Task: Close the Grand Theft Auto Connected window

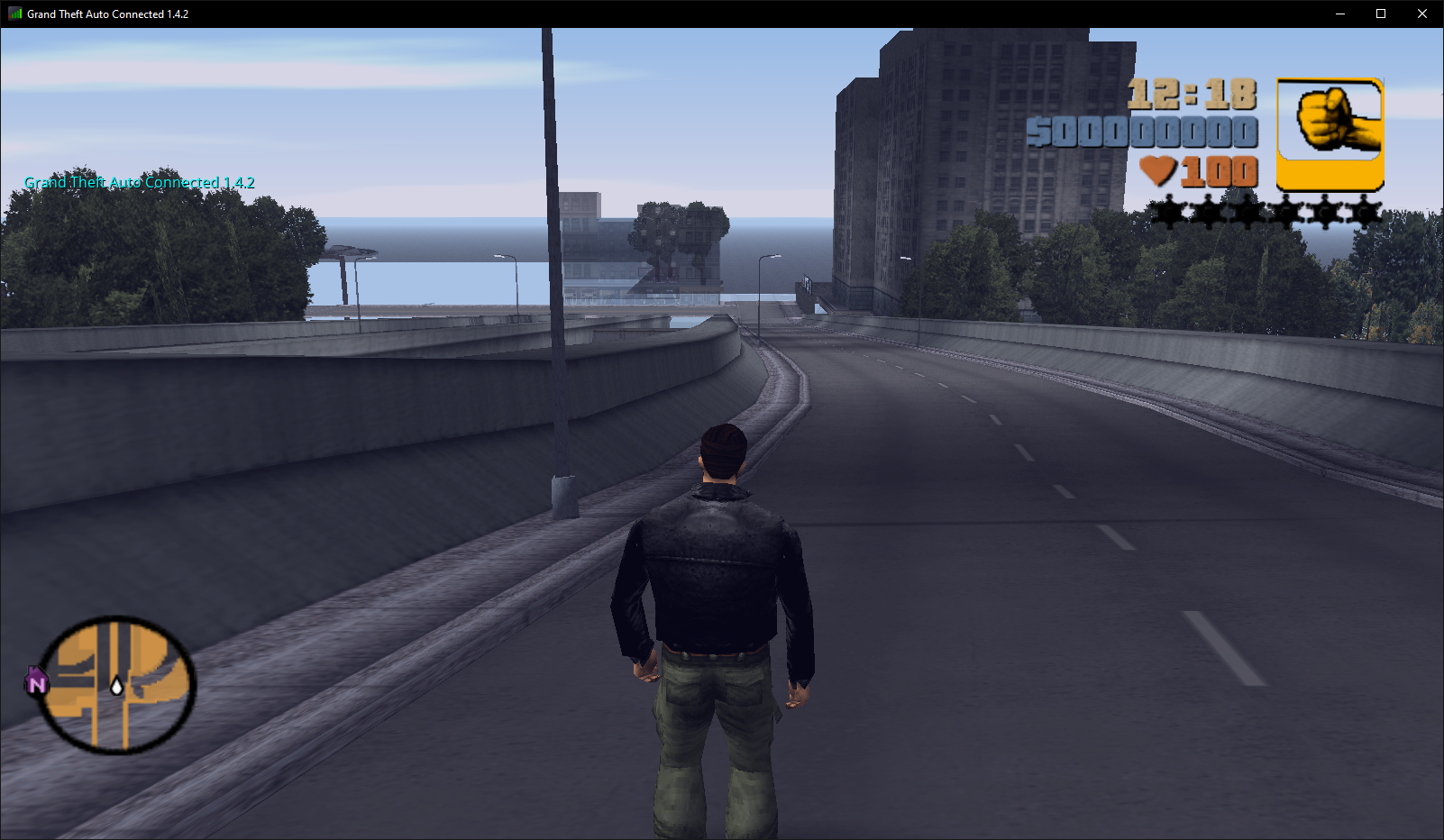Action: [1422, 14]
